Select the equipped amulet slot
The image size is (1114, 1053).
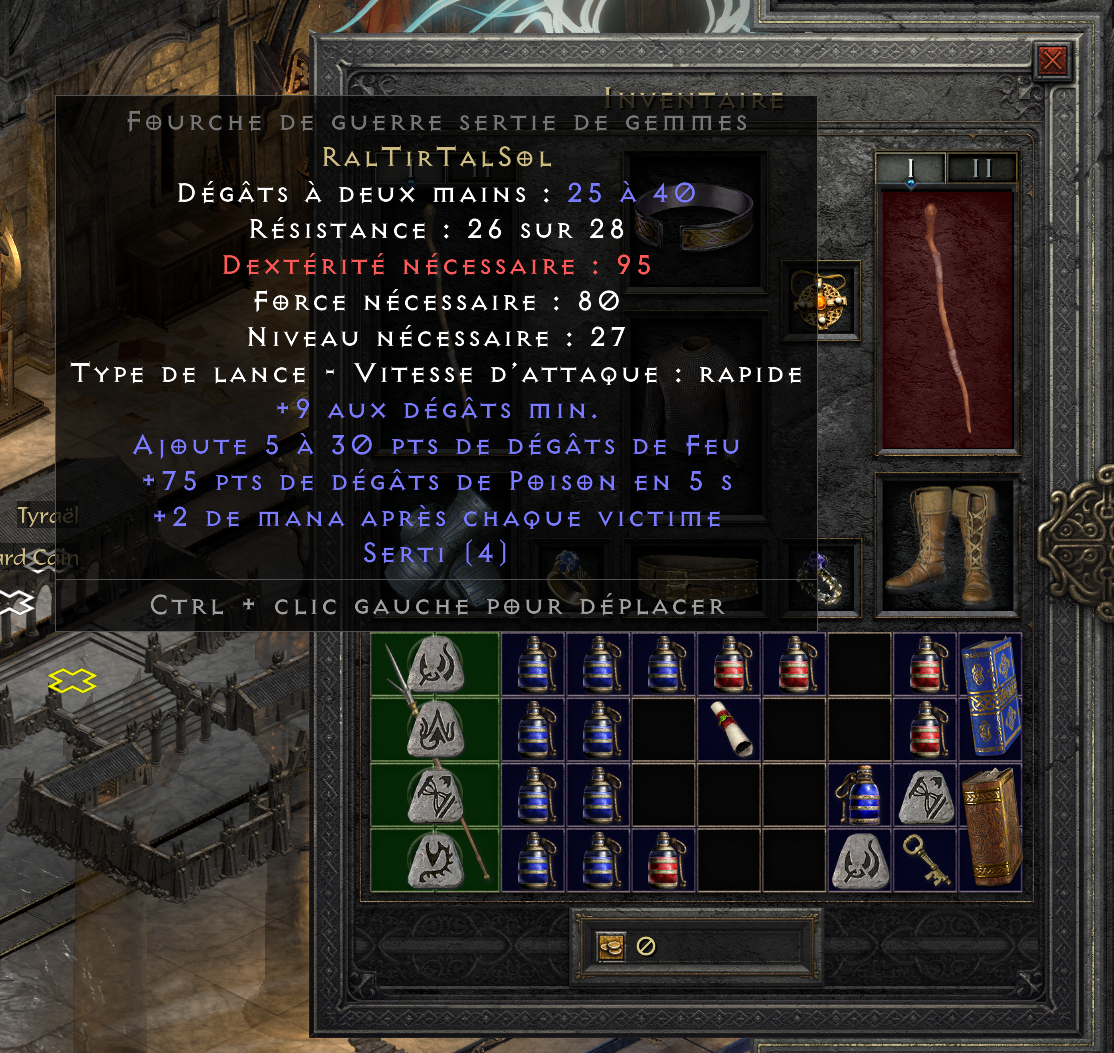[822, 297]
